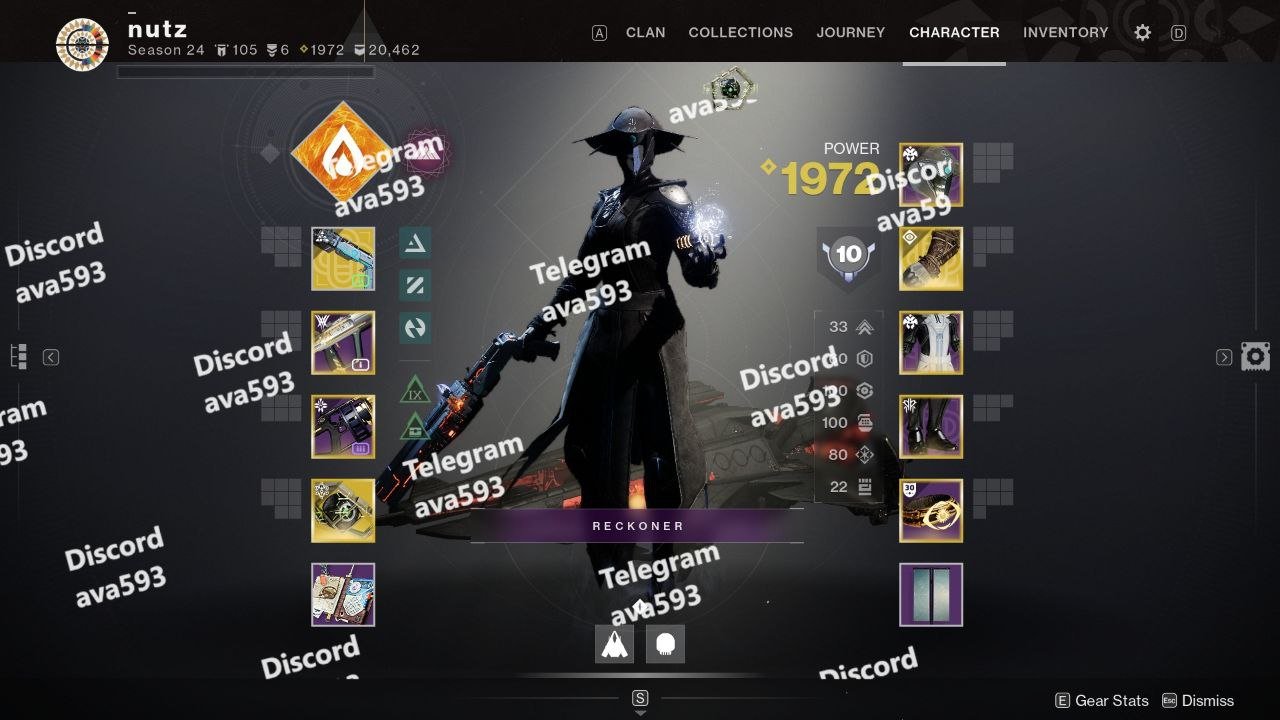1280x720 pixels.
Task: Open the settings gear icon
Action: [1142, 32]
